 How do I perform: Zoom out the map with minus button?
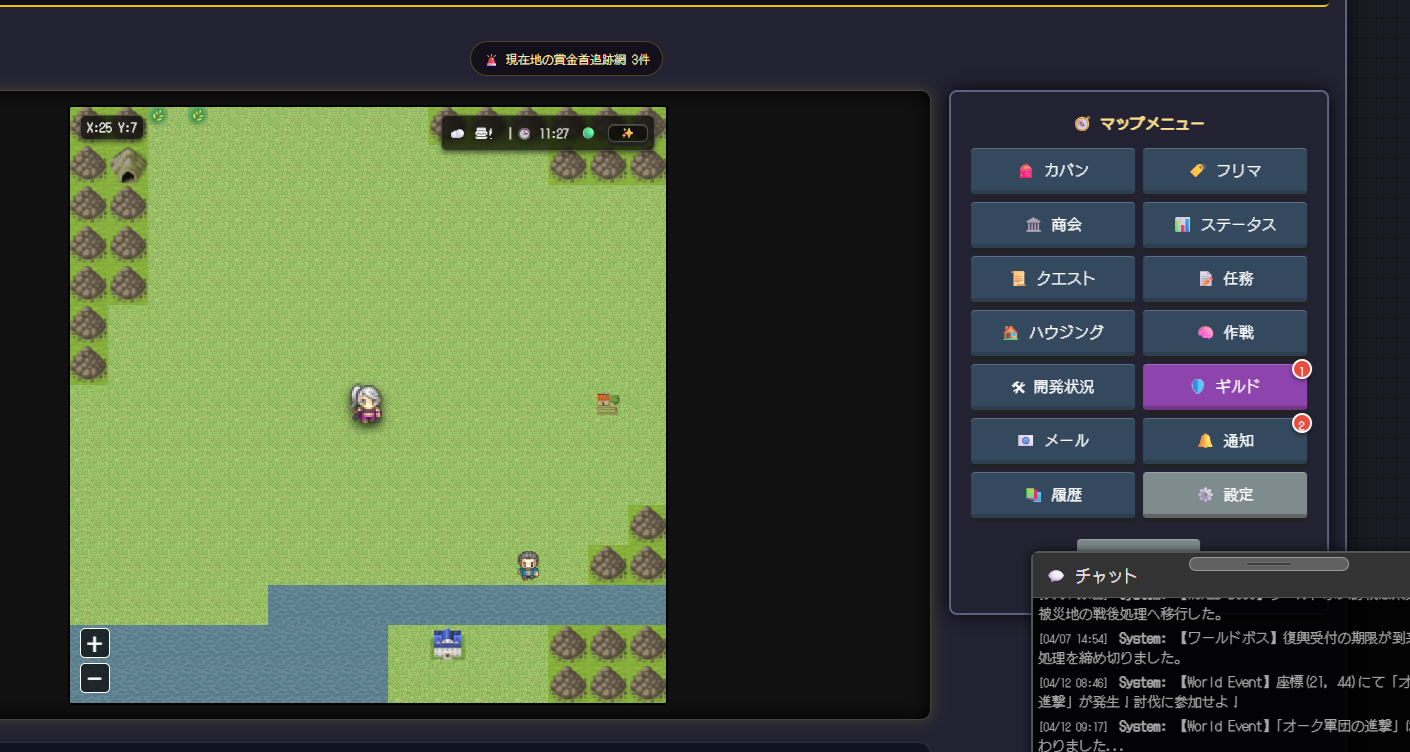point(95,679)
